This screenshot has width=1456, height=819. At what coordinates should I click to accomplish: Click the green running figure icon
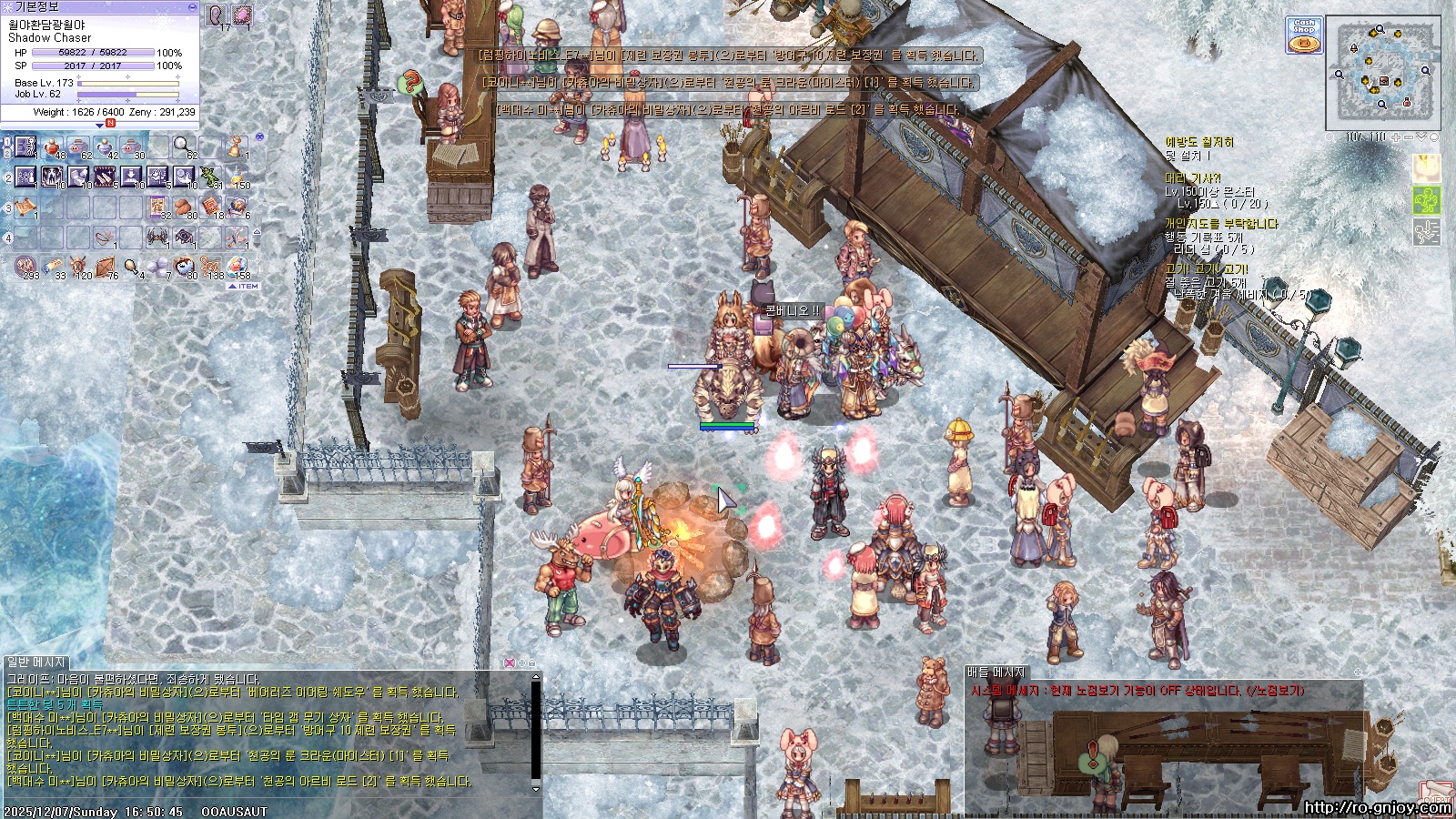click(x=1426, y=200)
